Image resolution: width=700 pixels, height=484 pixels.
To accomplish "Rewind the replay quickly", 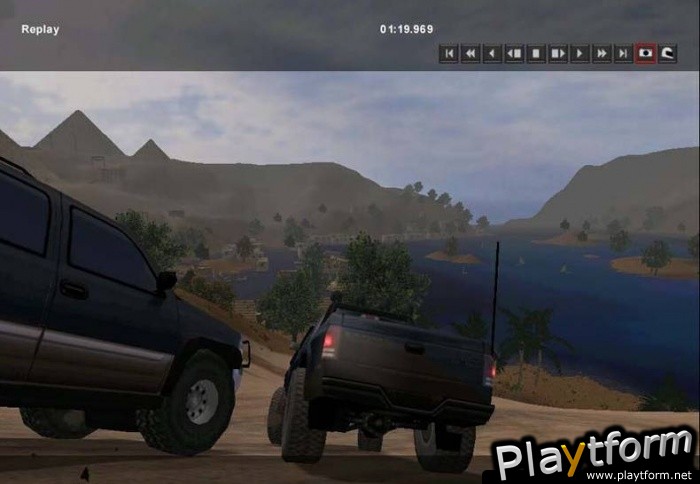I will click(470, 53).
